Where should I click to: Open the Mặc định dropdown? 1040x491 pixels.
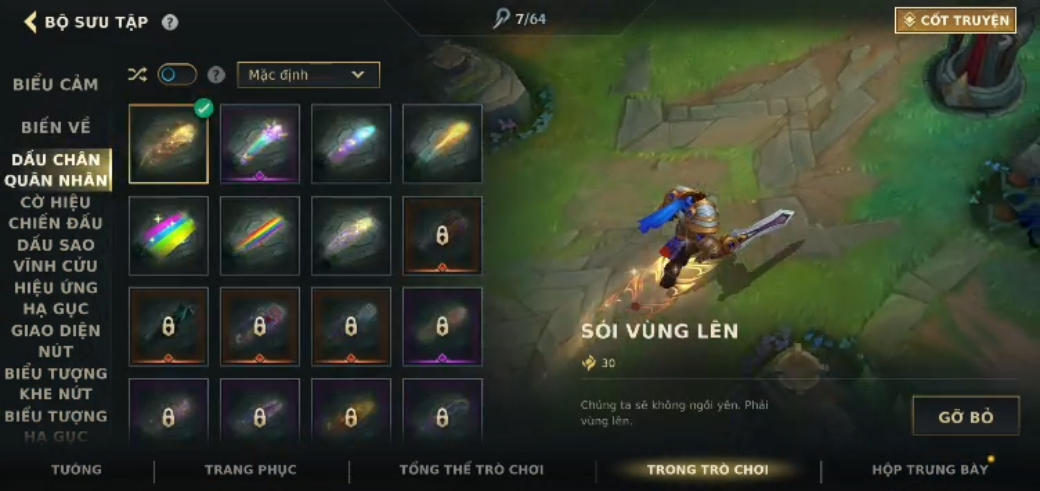[x=308, y=75]
